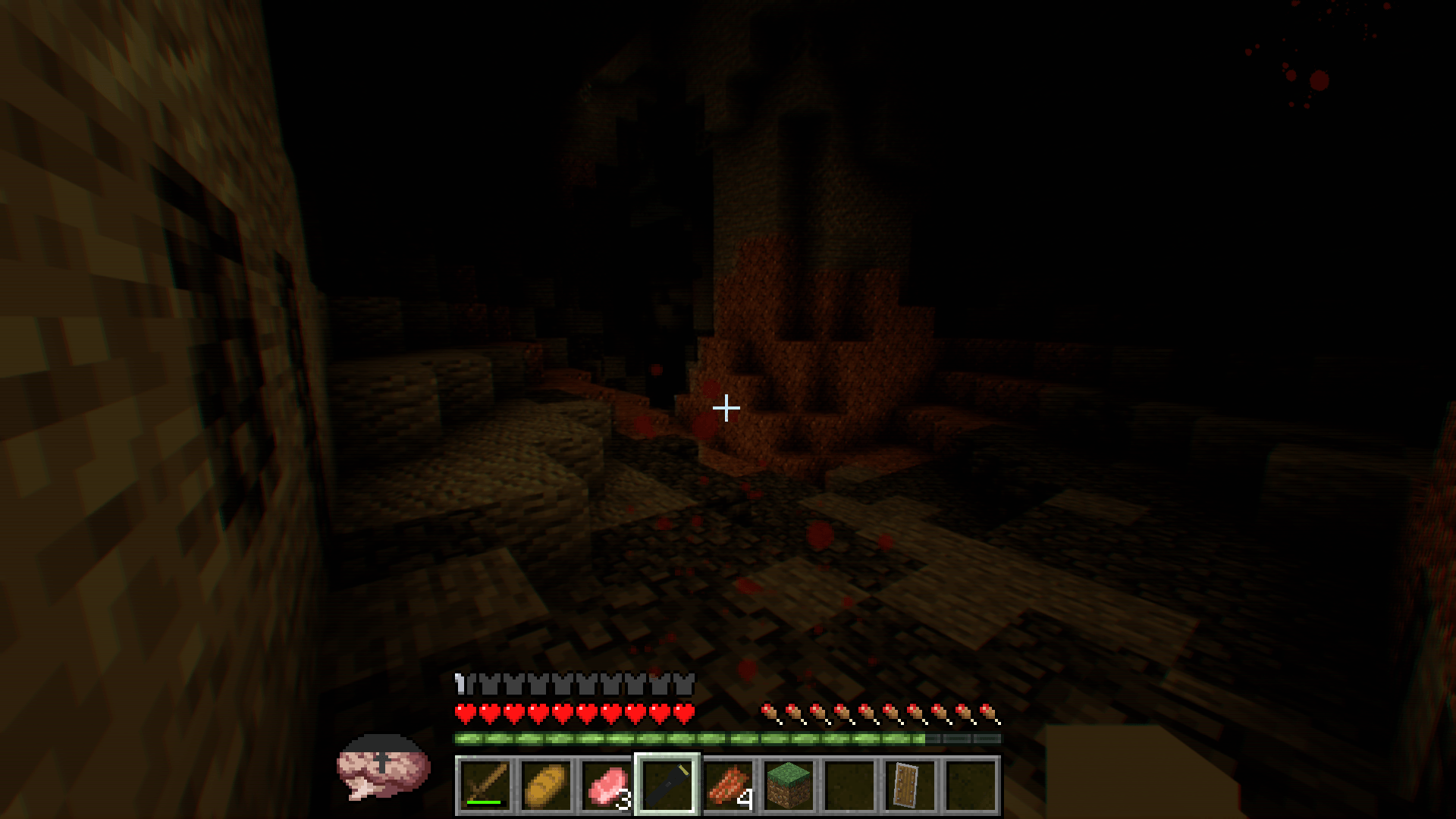1456x819 pixels.
Task: Select the wooden sword in the hotbar
Action: pos(485,784)
